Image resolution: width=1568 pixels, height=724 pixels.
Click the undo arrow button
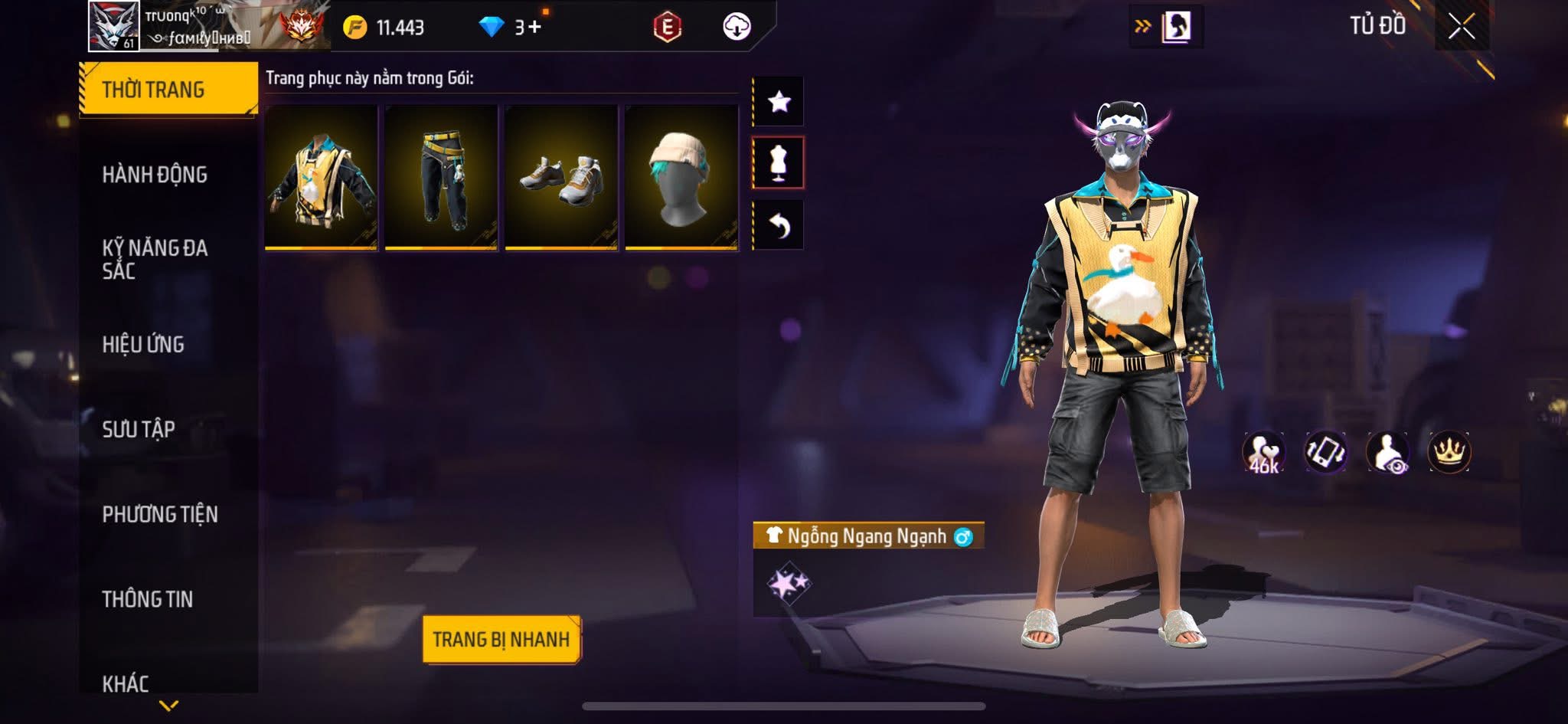coord(779,225)
